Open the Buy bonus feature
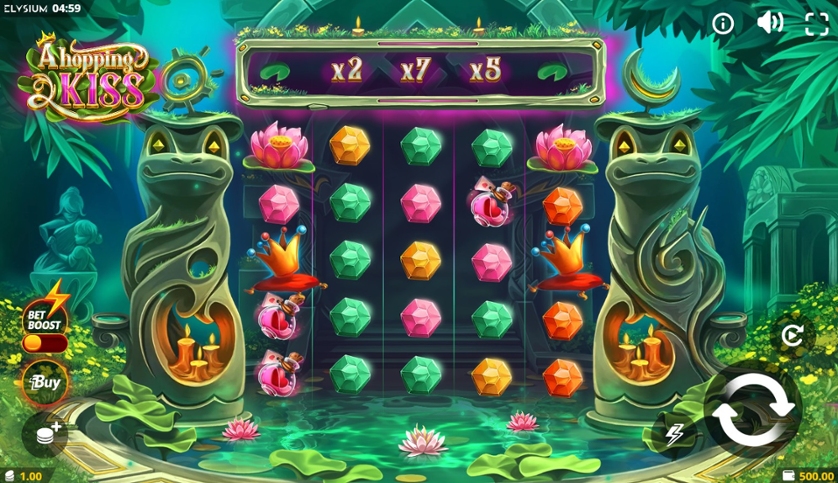This screenshot has height=483, width=838. pos(45,382)
